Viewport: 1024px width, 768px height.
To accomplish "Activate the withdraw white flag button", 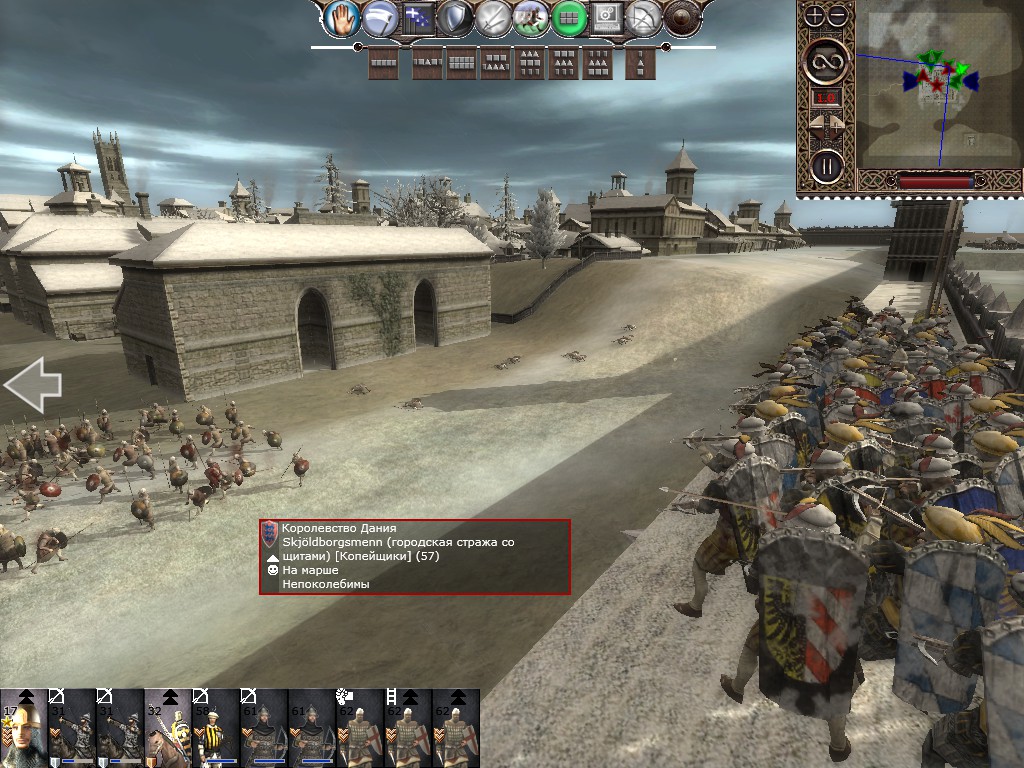I will tap(379, 17).
